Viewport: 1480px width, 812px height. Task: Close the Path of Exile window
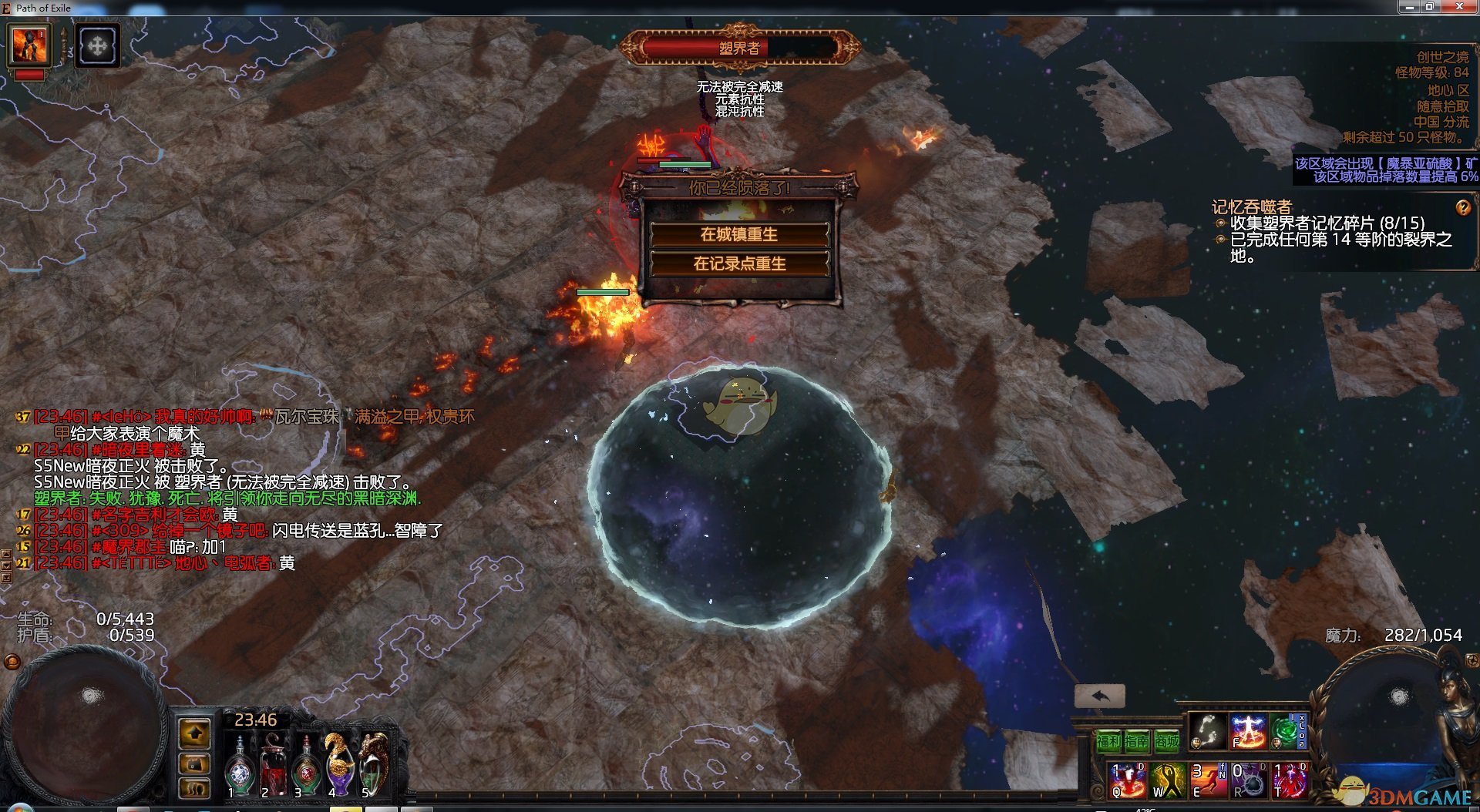pos(1459,7)
